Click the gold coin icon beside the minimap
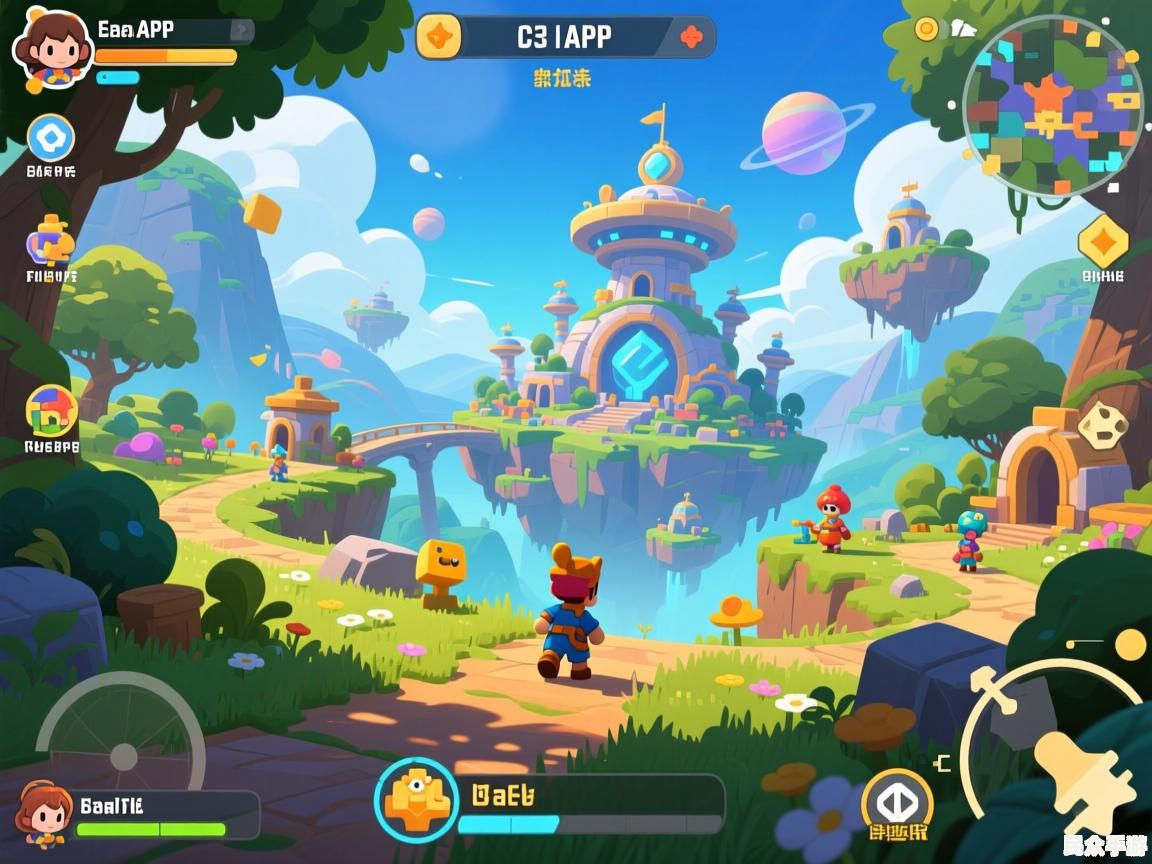 [927, 29]
